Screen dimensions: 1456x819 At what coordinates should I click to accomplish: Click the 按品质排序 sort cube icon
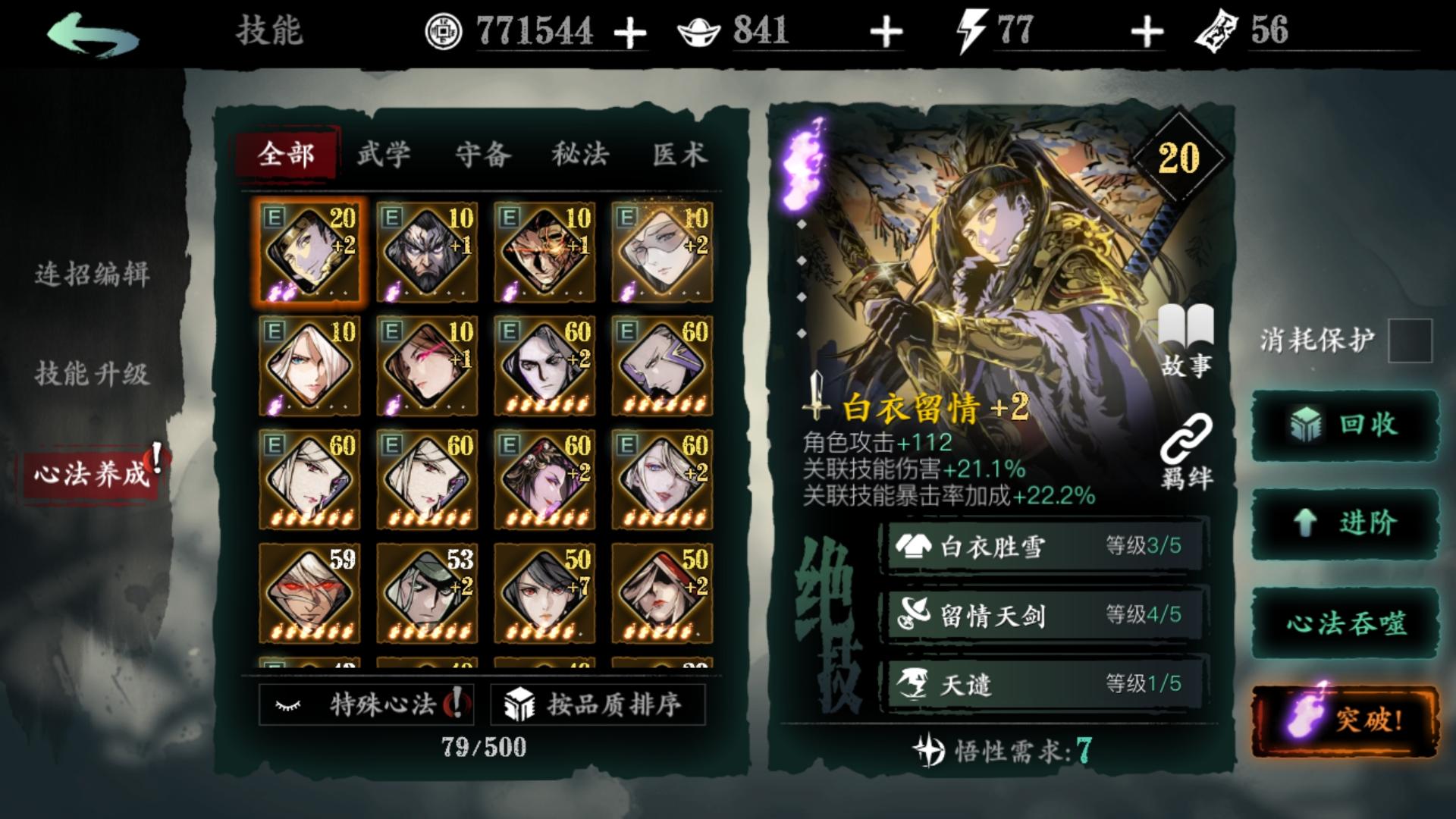tap(520, 705)
